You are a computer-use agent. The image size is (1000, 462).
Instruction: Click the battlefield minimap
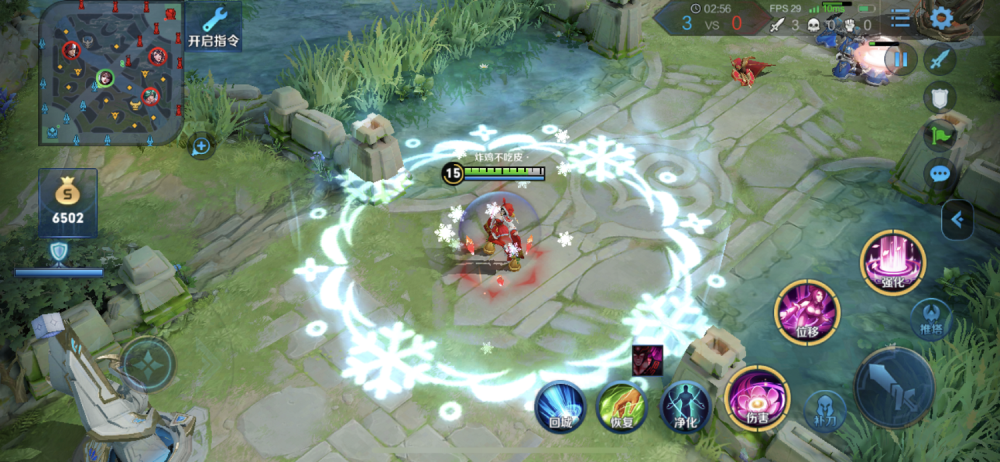coord(110,72)
